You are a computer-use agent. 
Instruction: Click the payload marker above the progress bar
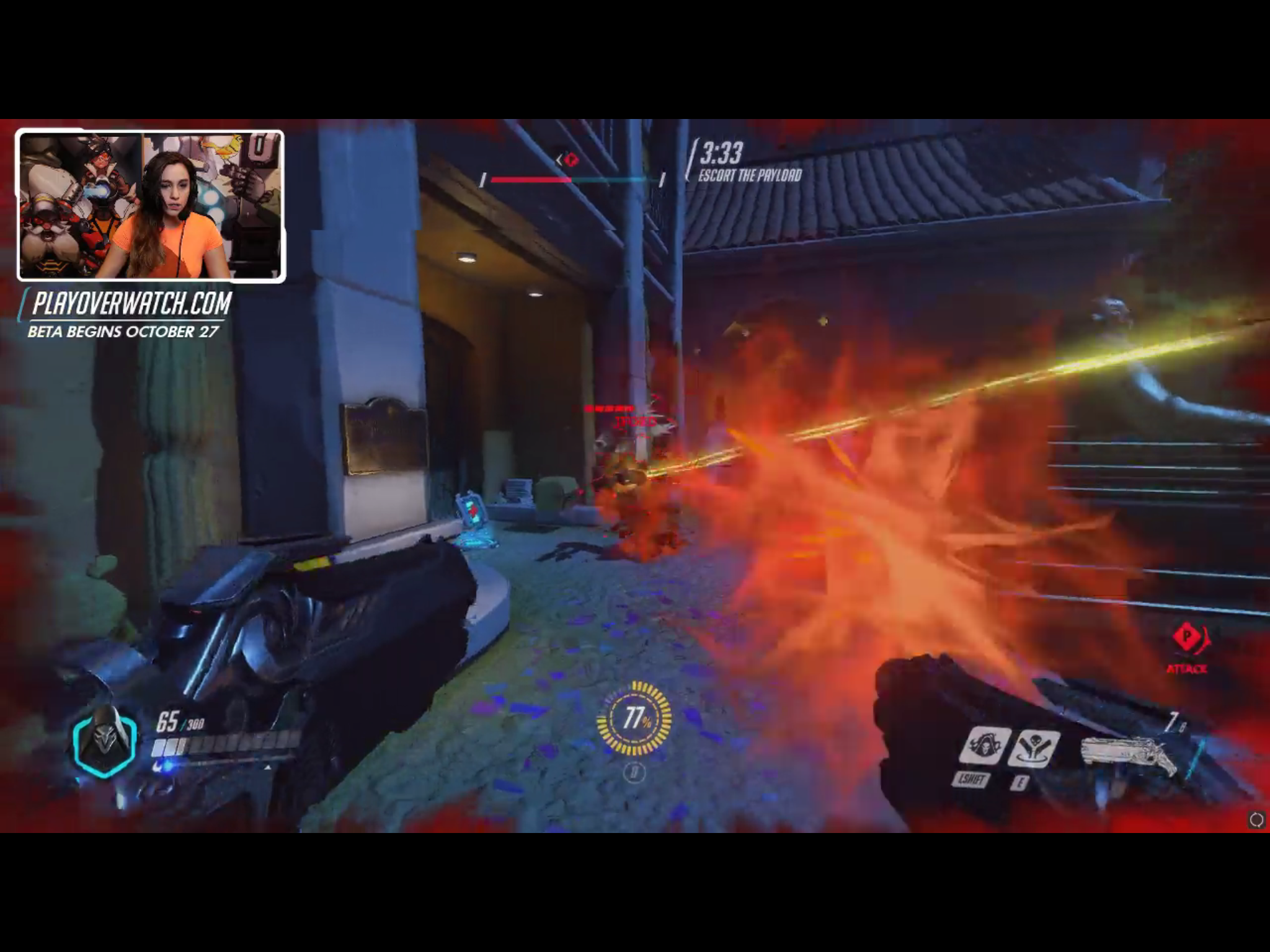point(570,160)
